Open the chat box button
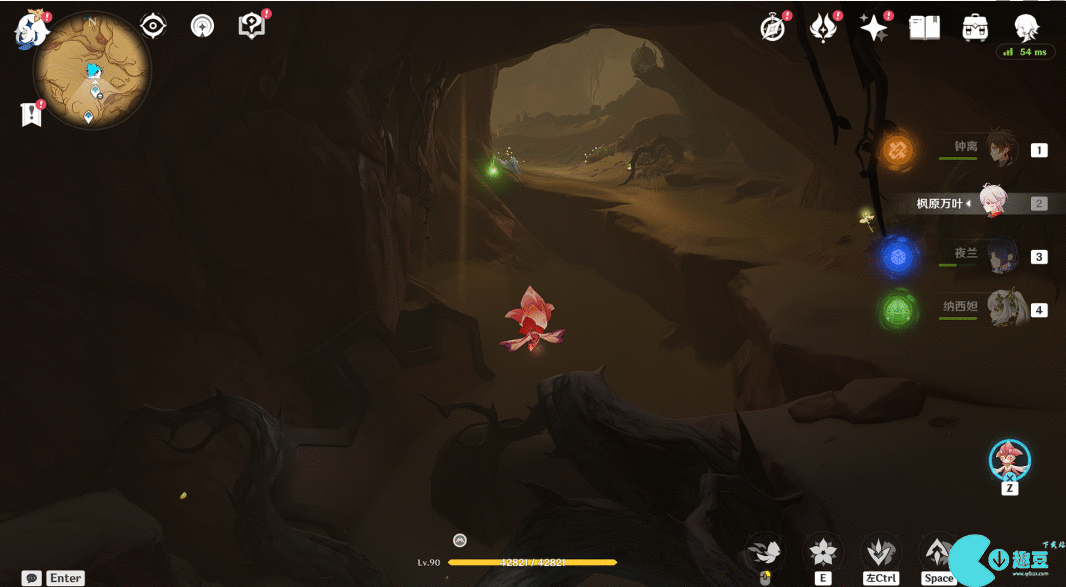 tap(32, 578)
